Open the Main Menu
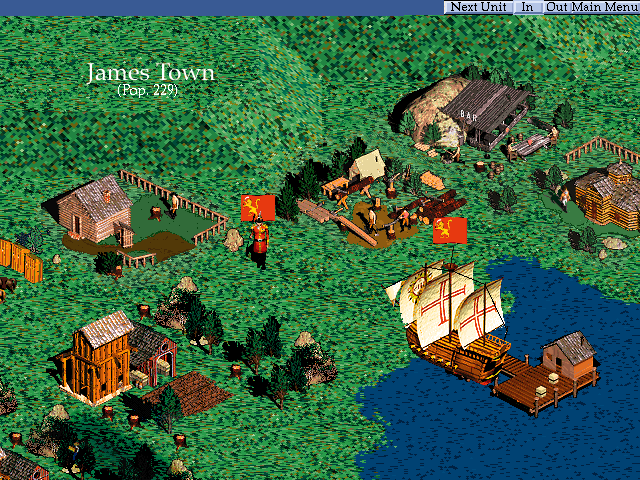 [x=605, y=7]
